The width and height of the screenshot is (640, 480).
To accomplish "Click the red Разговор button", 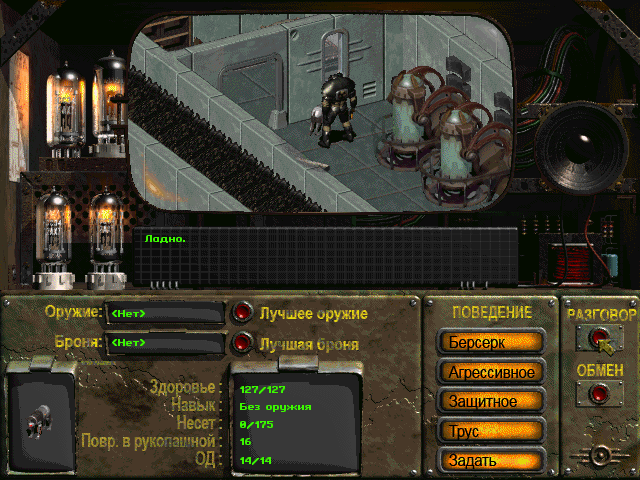I will coord(600,339).
